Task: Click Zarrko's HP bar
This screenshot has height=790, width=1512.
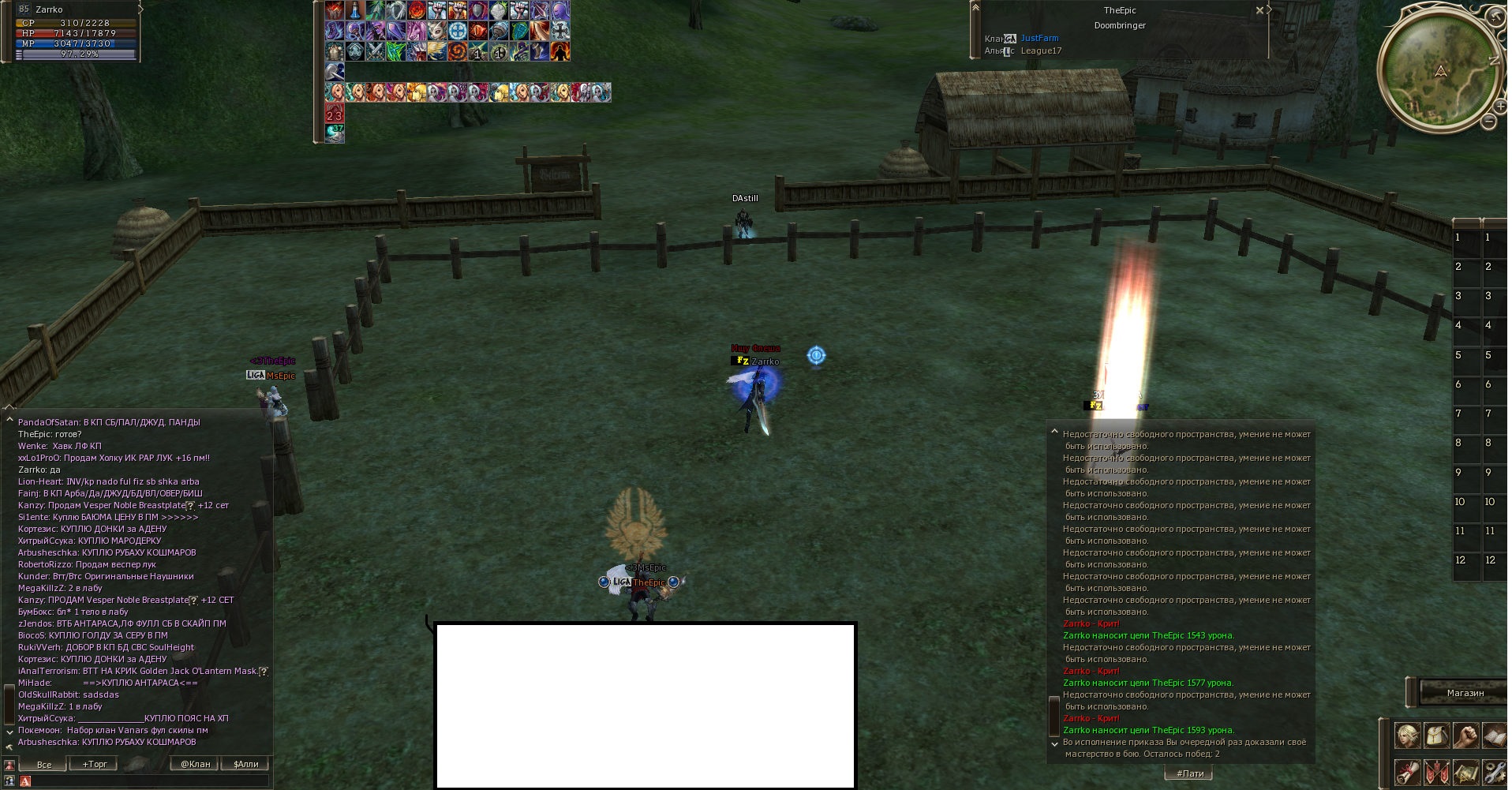Action: (75, 35)
